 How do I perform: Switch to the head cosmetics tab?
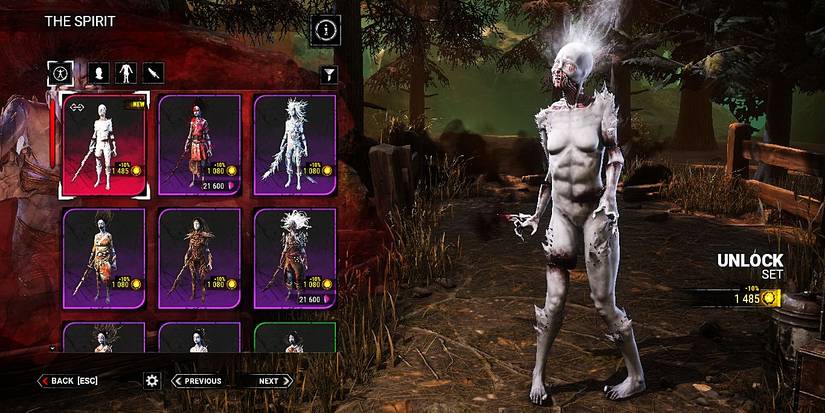(x=99, y=72)
